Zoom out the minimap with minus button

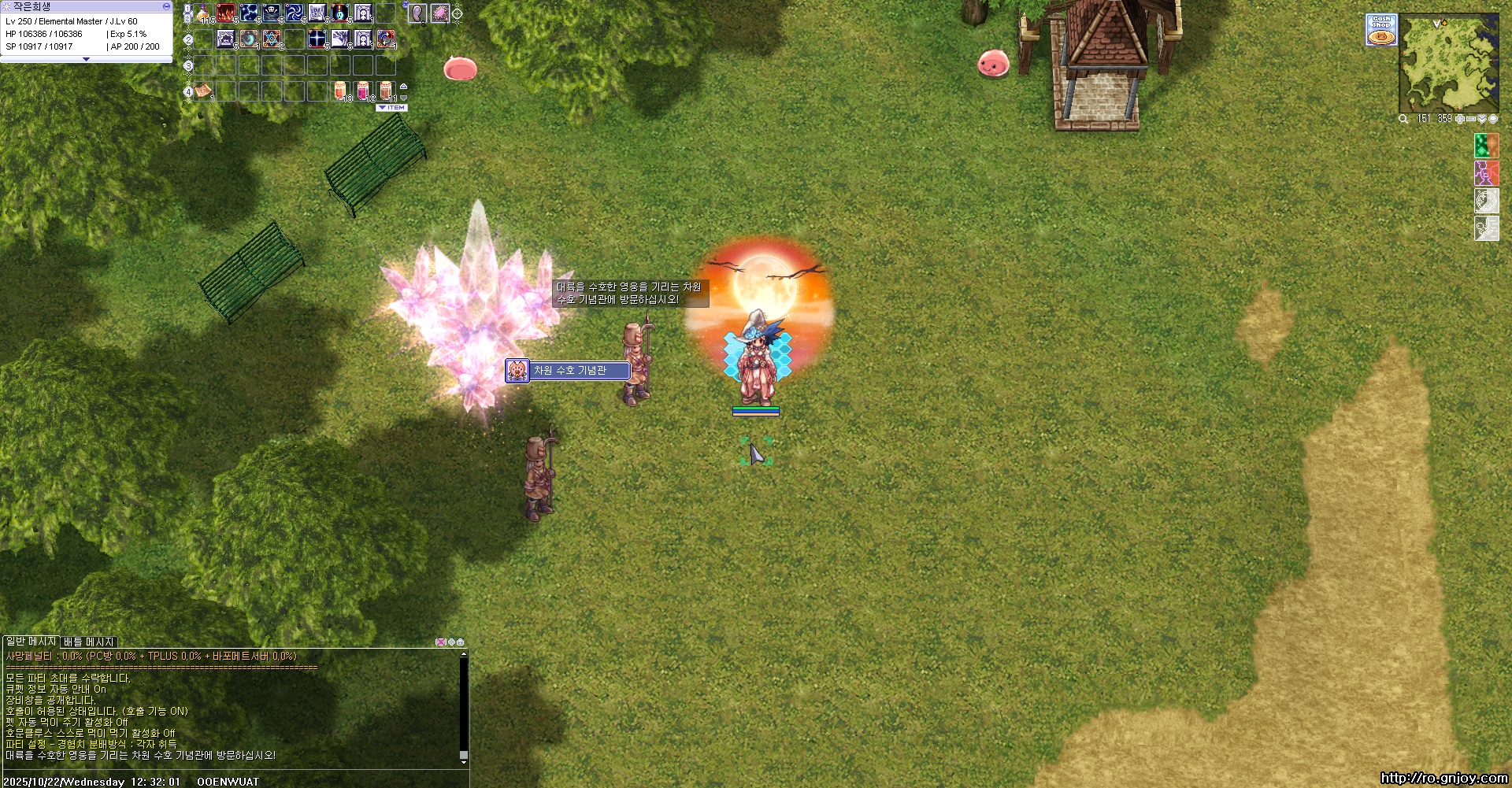1471,119
